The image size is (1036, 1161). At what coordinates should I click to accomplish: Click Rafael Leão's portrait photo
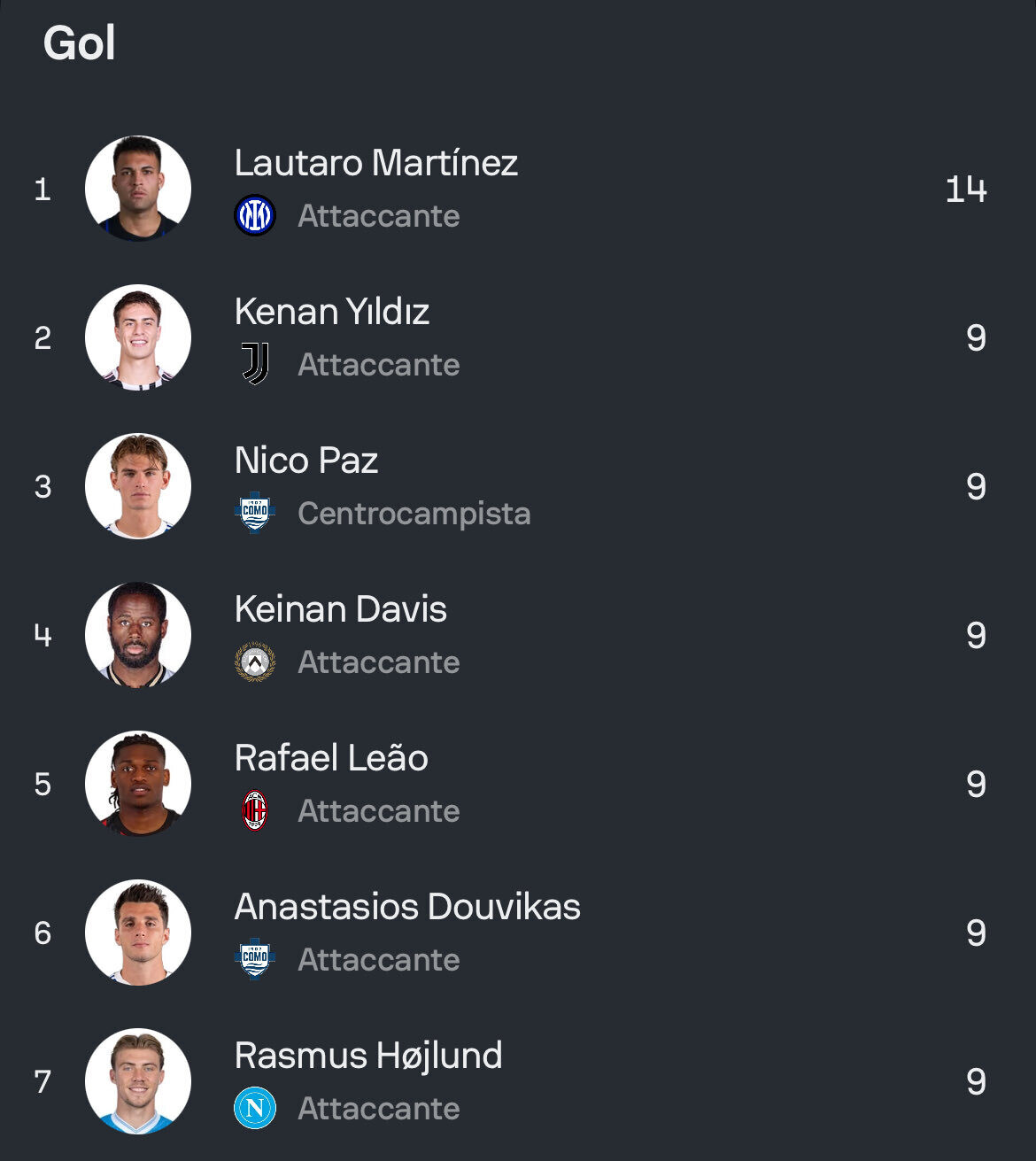coord(138,784)
